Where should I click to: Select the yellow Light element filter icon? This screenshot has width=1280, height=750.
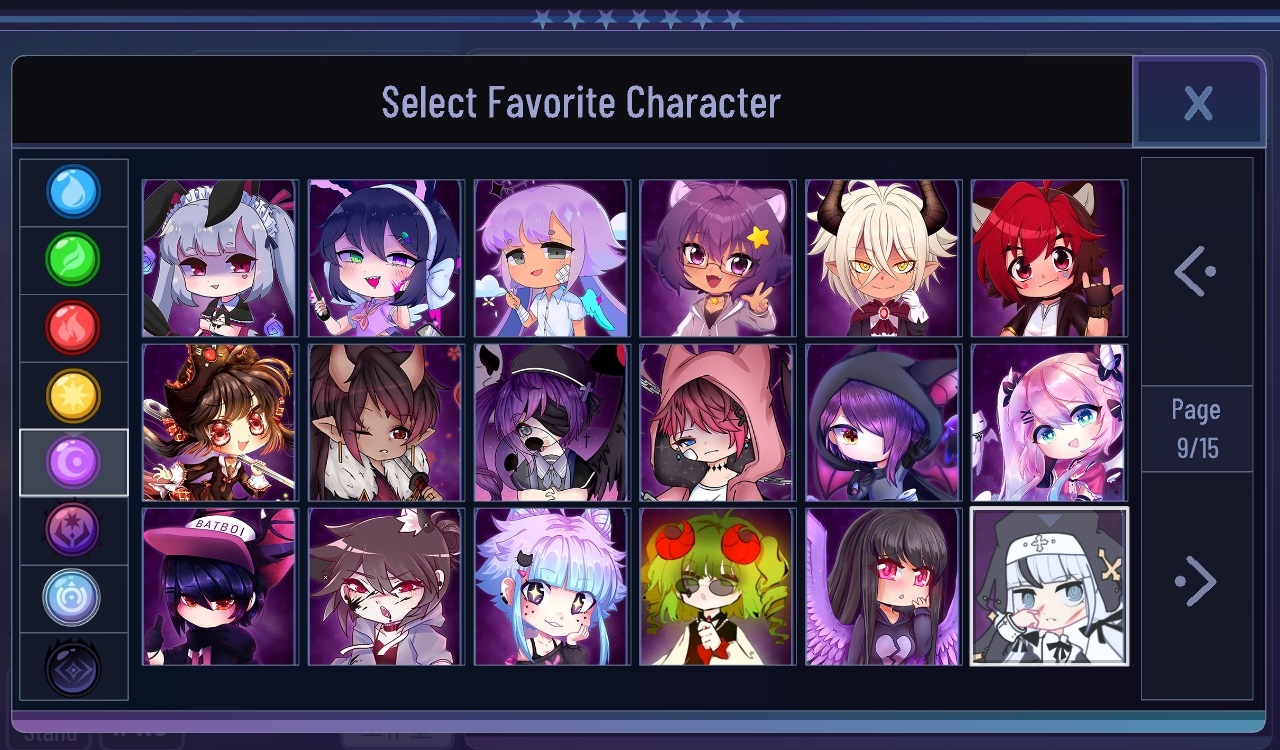pos(73,395)
